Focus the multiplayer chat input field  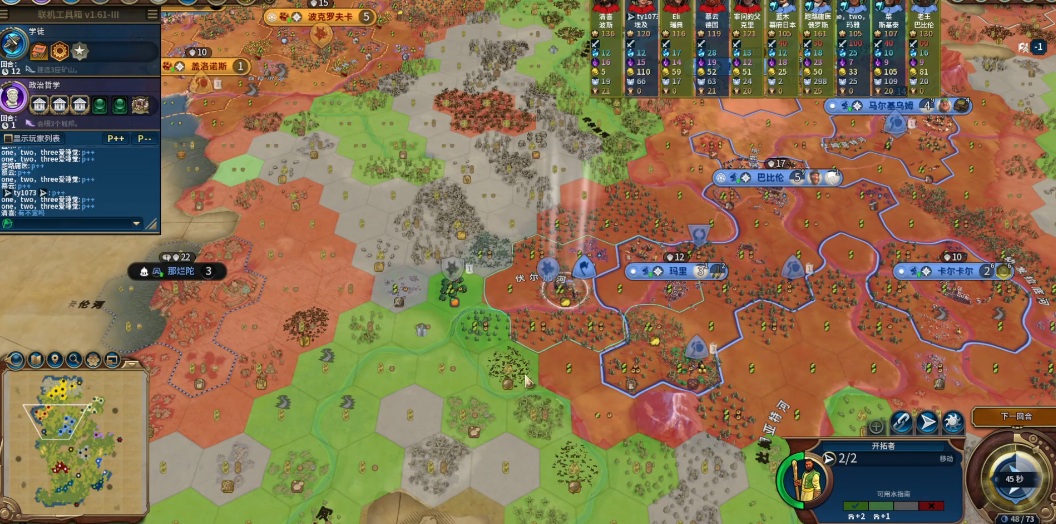pyautogui.click(x=72, y=223)
